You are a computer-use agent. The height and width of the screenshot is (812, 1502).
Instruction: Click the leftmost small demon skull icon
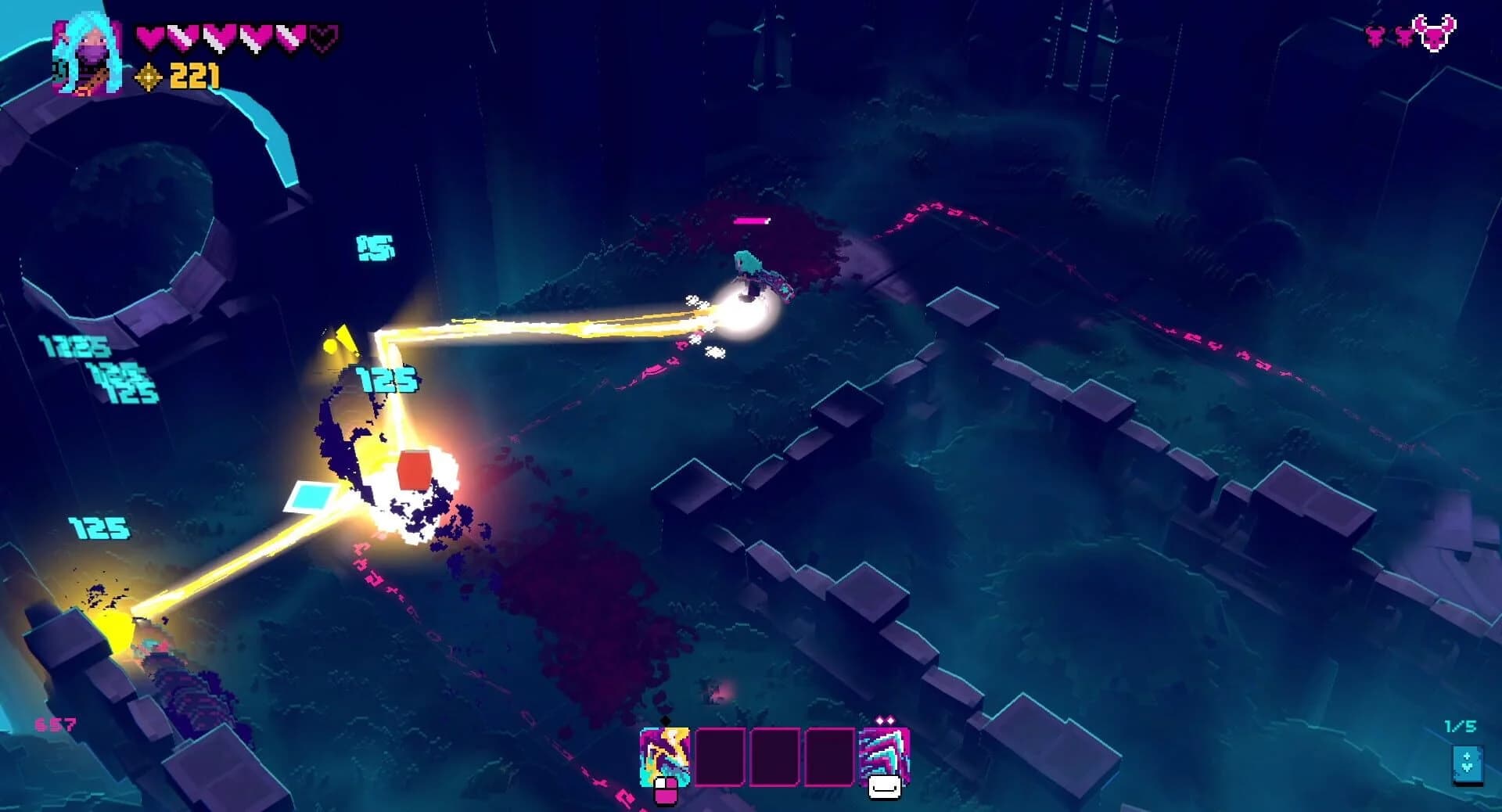click(1374, 38)
